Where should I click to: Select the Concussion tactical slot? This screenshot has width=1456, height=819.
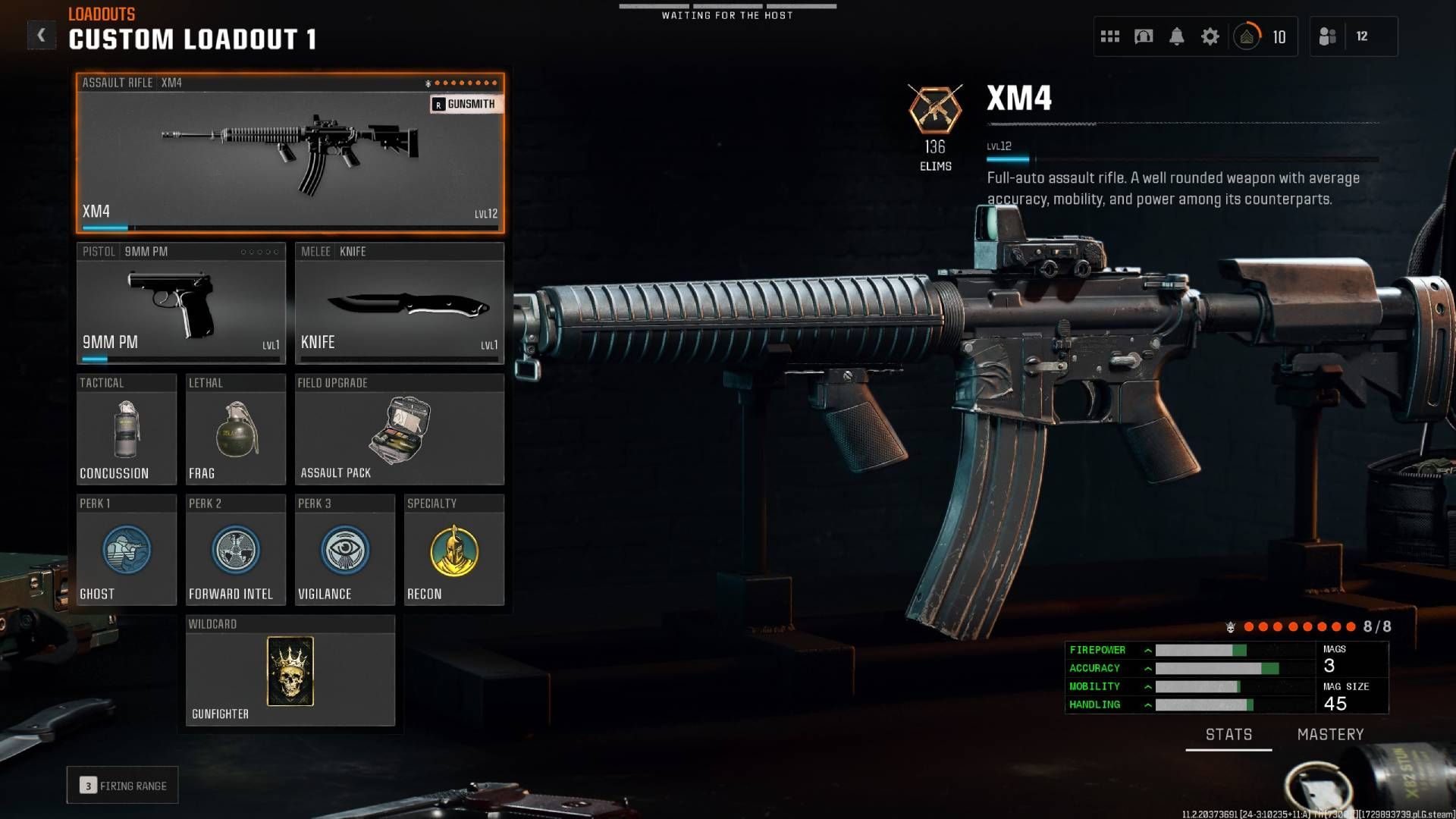click(126, 430)
